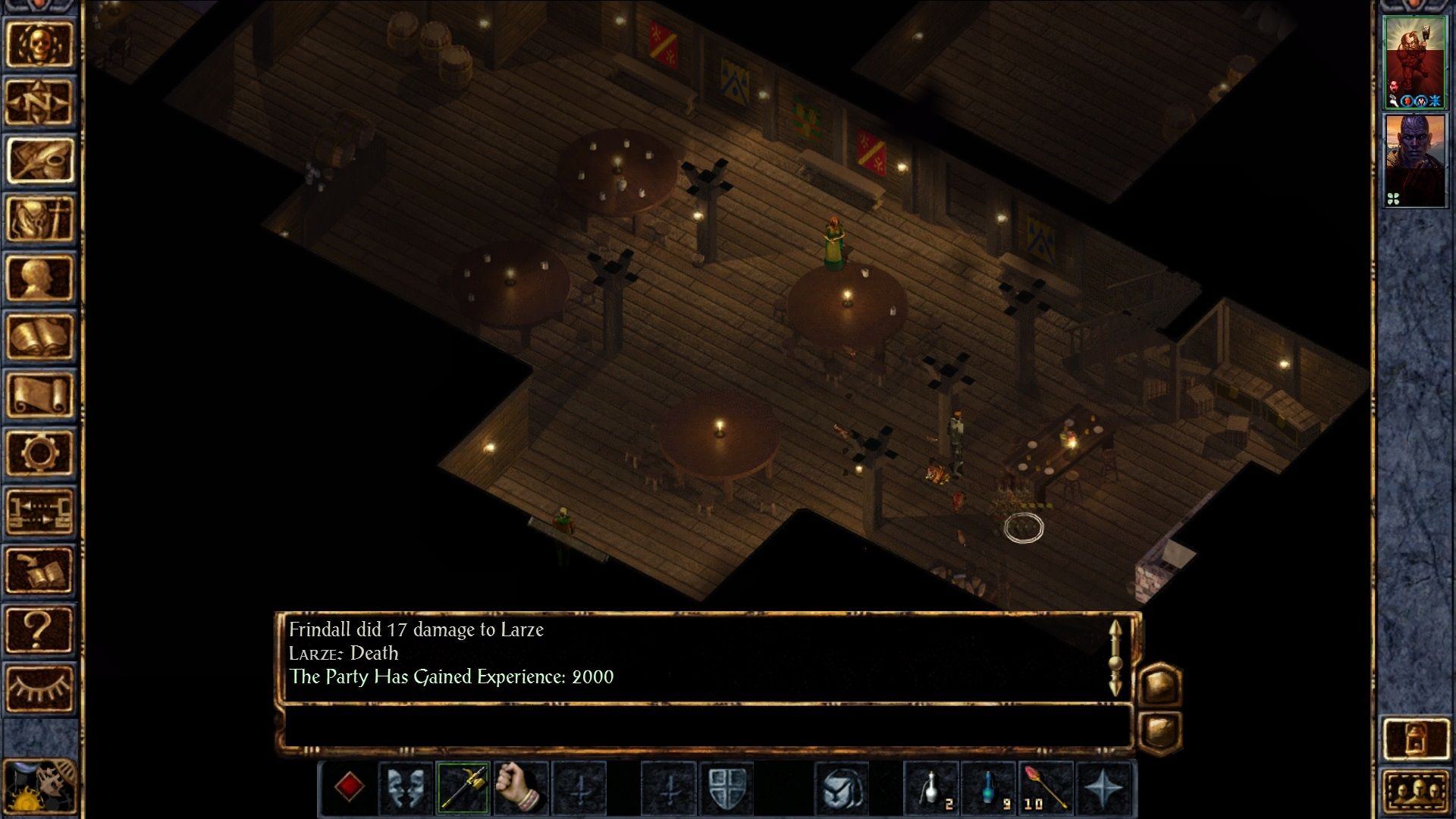
Task: Open the mage spellbook button
Action: click(x=39, y=336)
